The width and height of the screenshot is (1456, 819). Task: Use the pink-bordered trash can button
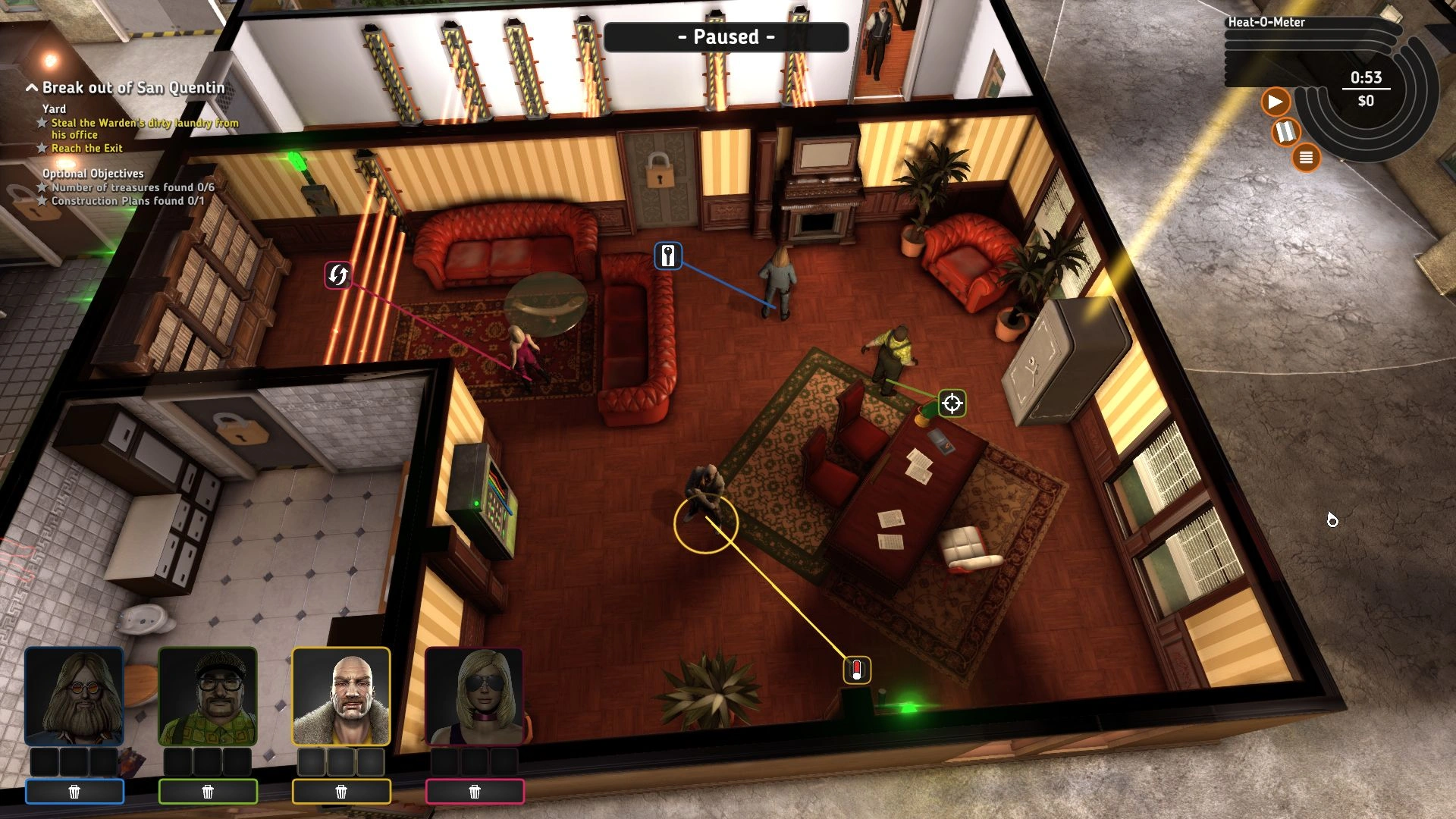pos(475,792)
